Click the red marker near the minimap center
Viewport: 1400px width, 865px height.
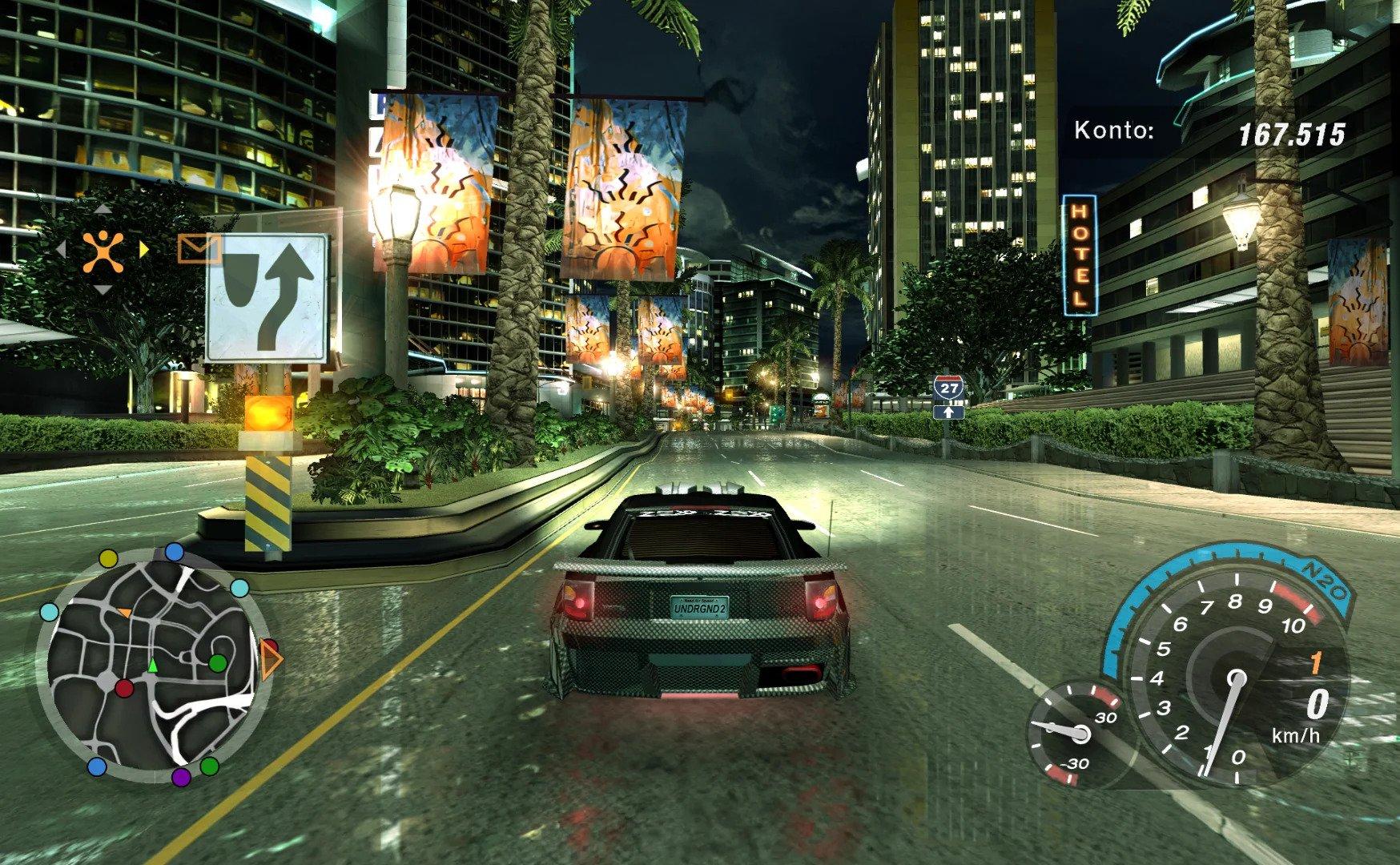click(x=124, y=687)
